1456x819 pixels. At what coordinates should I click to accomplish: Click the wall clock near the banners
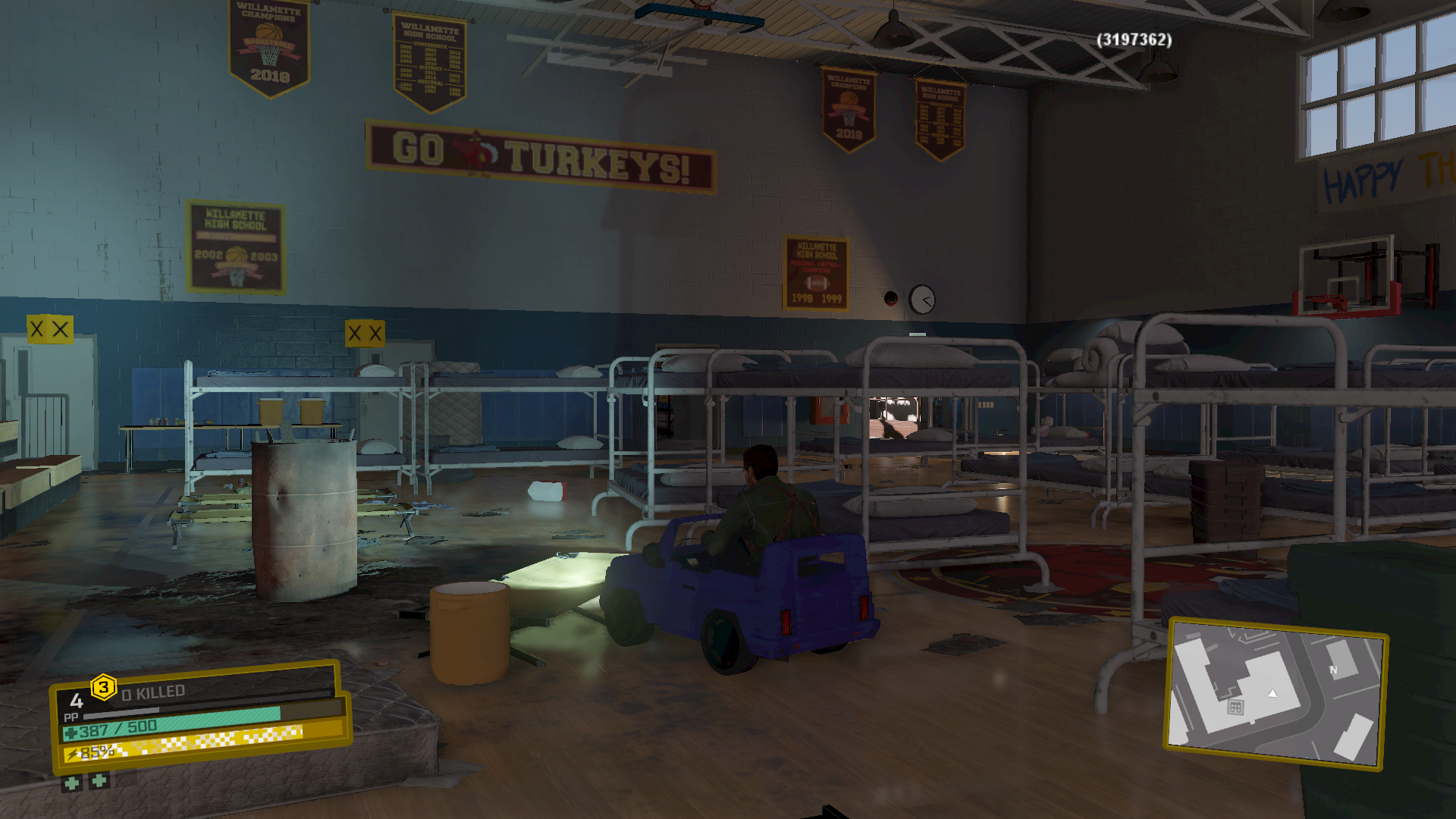[921, 300]
